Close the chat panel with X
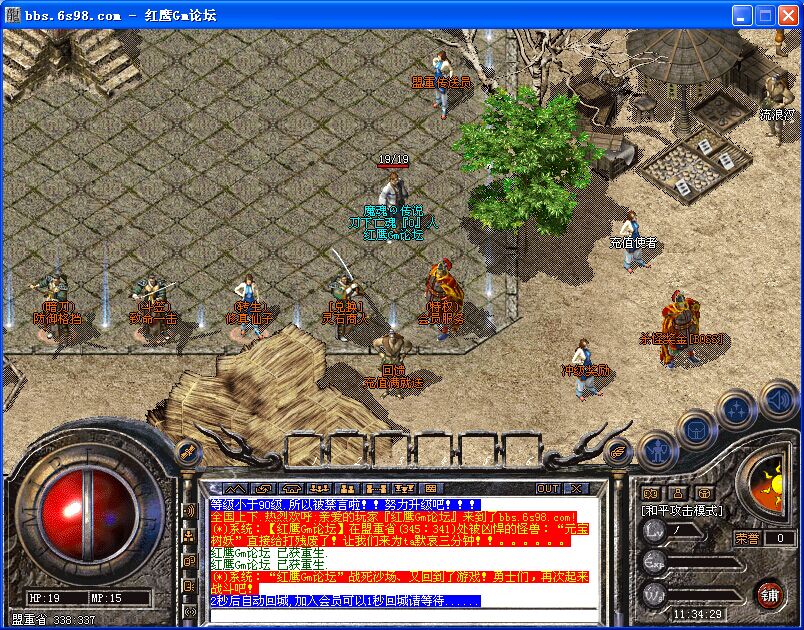 coord(575,488)
